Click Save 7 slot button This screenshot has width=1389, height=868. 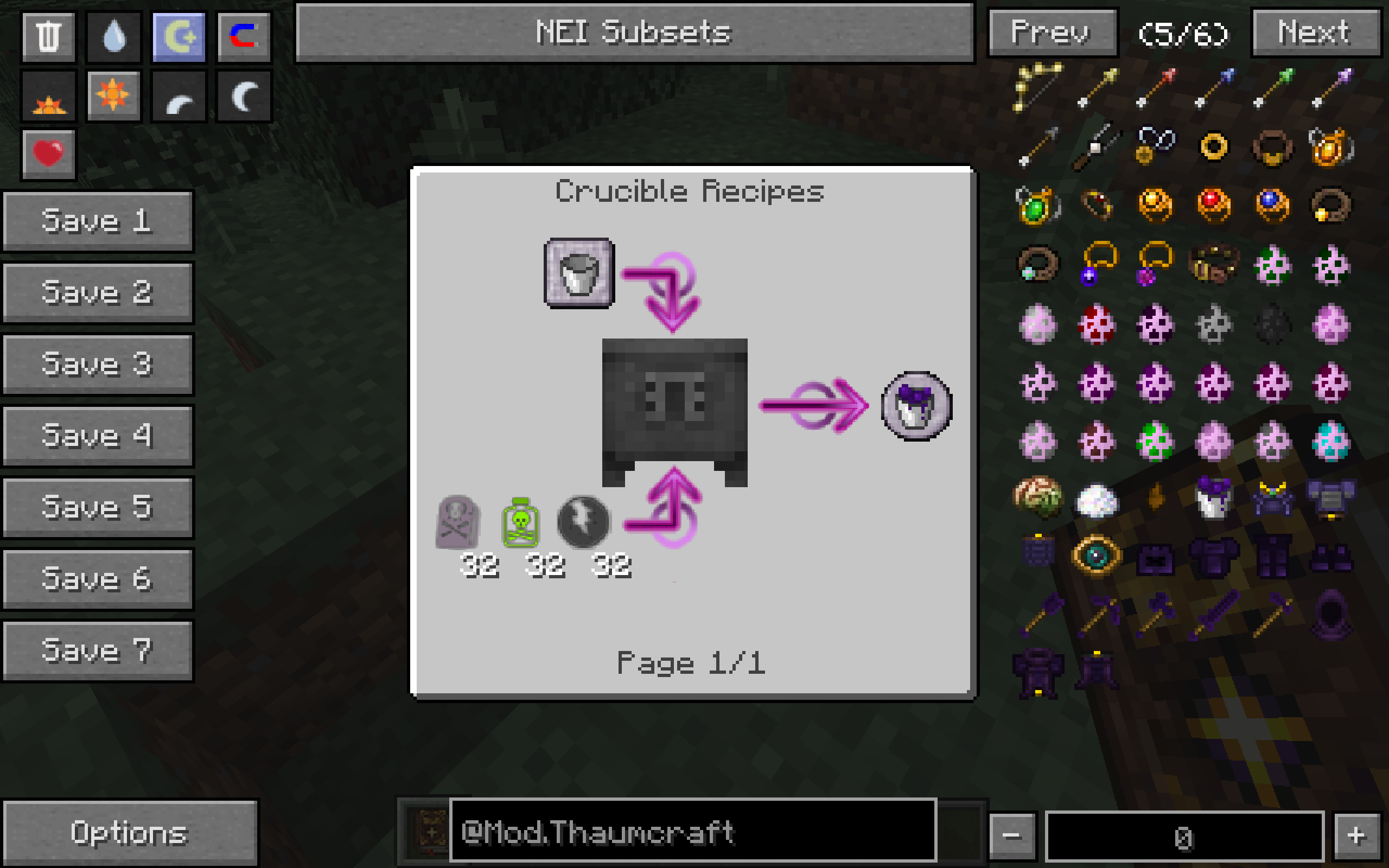[98, 650]
